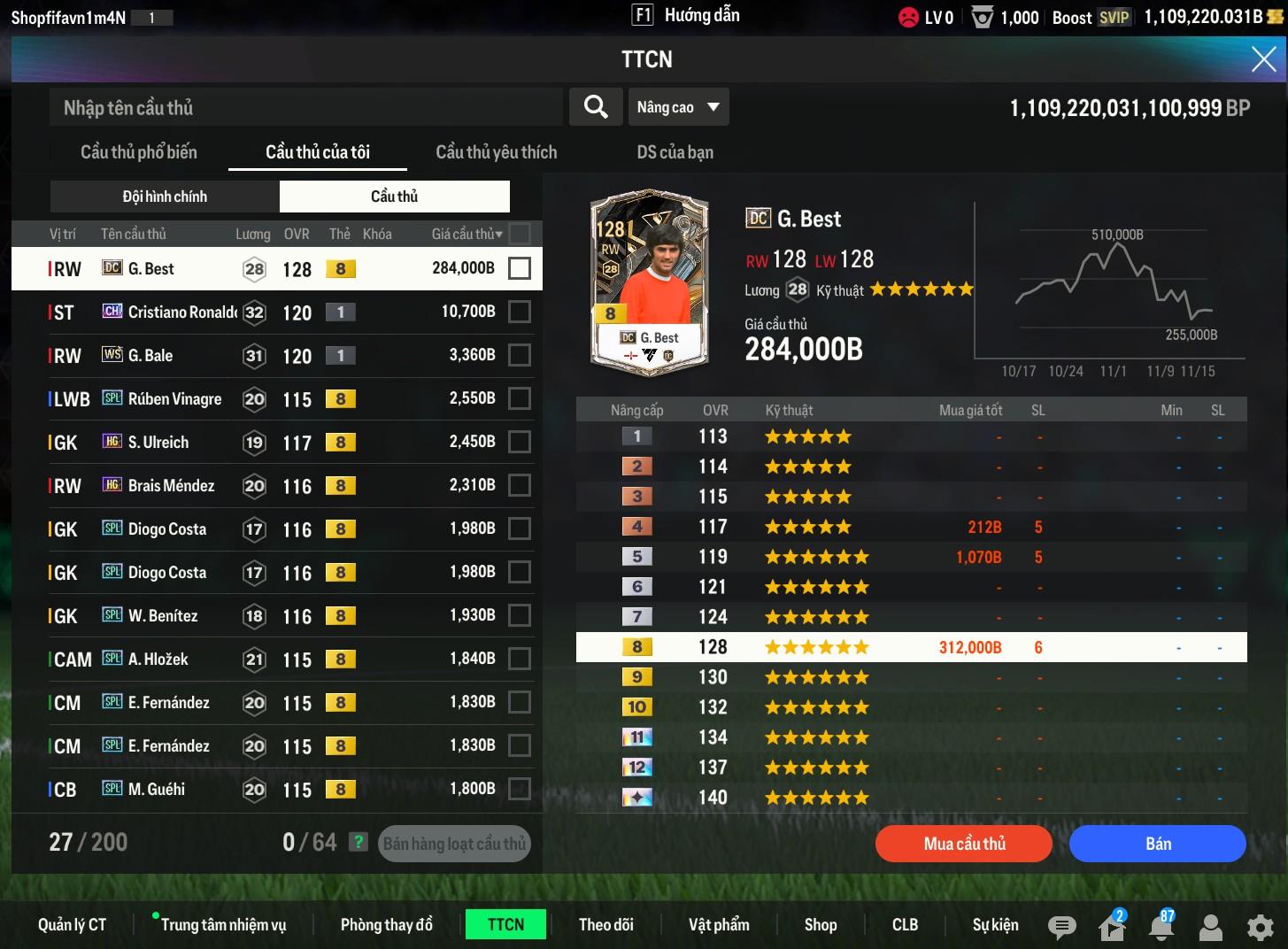Click the Mua cầu thủ button
Screen dimensions: 1288x949
coord(964,844)
